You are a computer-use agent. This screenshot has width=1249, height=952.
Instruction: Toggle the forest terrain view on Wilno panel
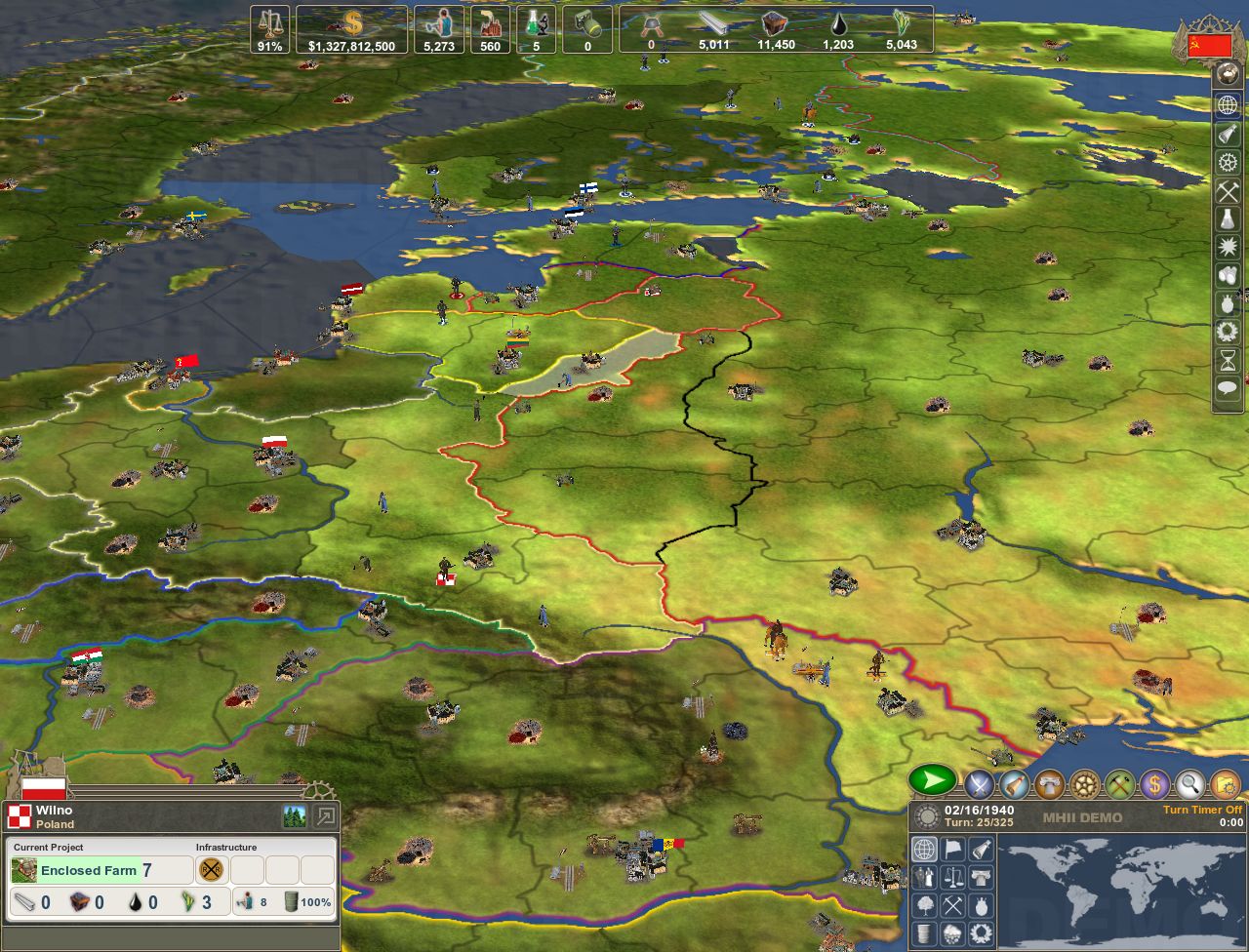tap(294, 815)
